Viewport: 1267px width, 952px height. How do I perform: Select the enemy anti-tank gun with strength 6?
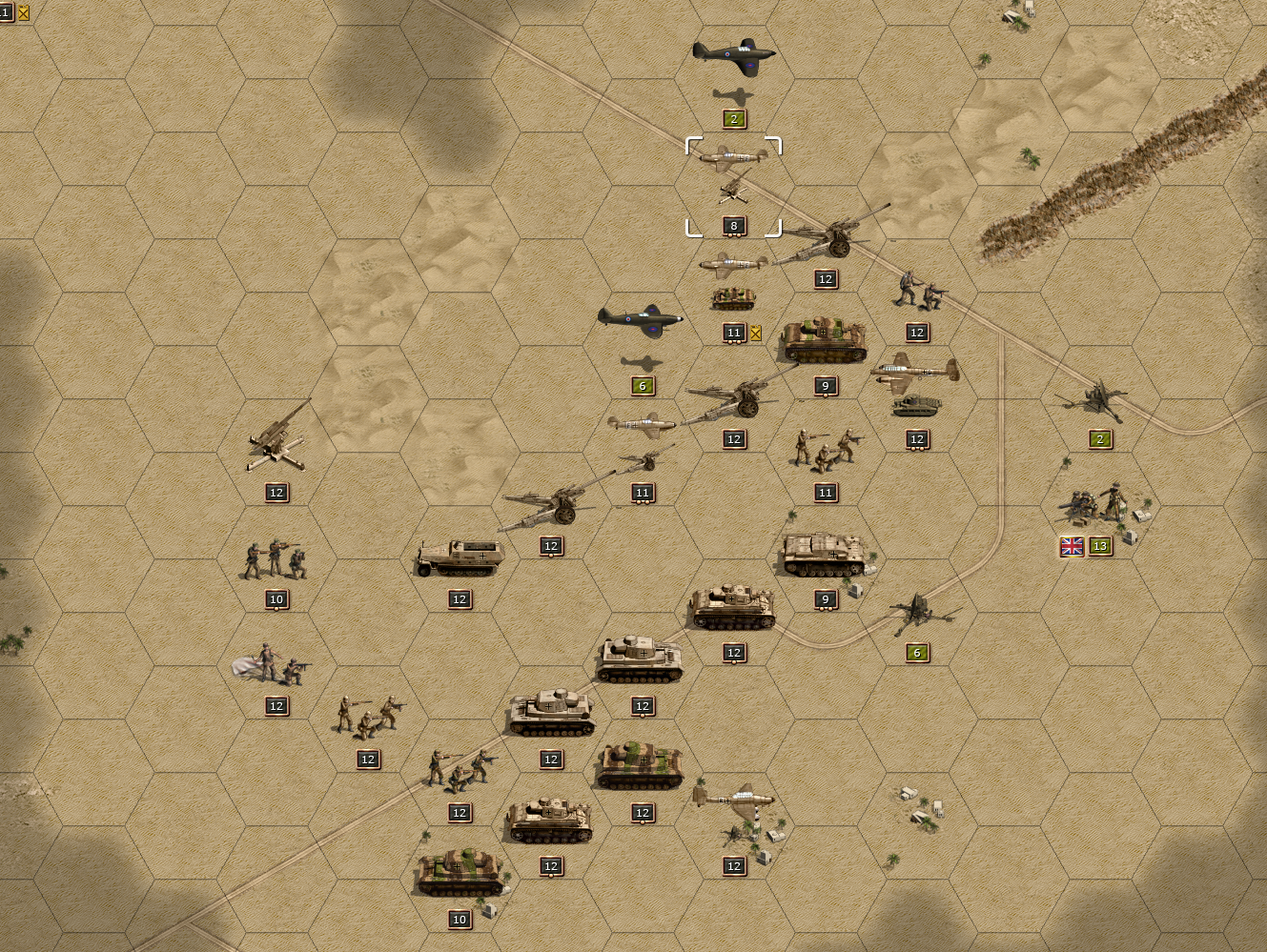pyautogui.click(x=917, y=613)
